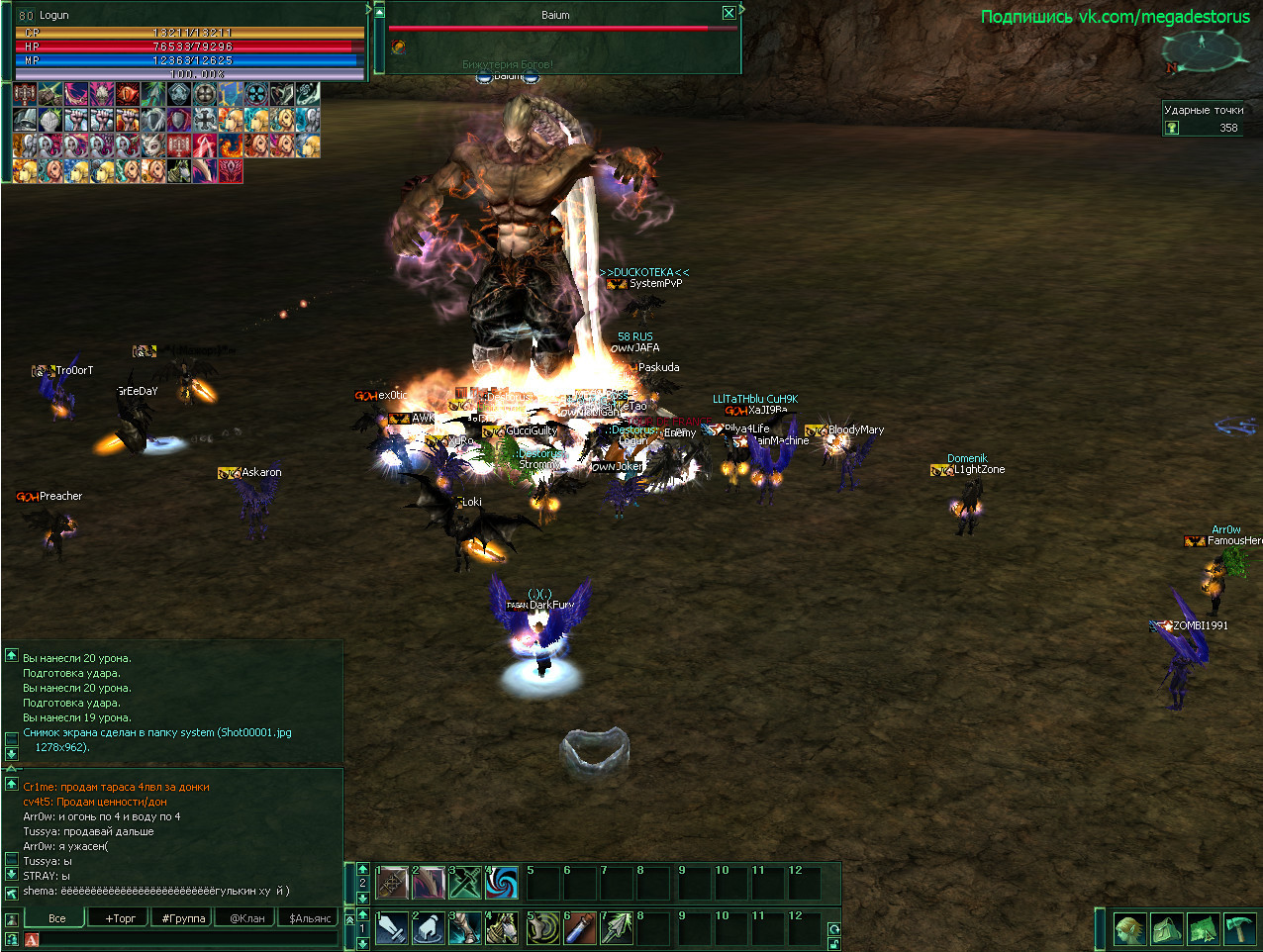Open the map icon in system menu
This screenshot has width=1263, height=952.
(1204, 930)
